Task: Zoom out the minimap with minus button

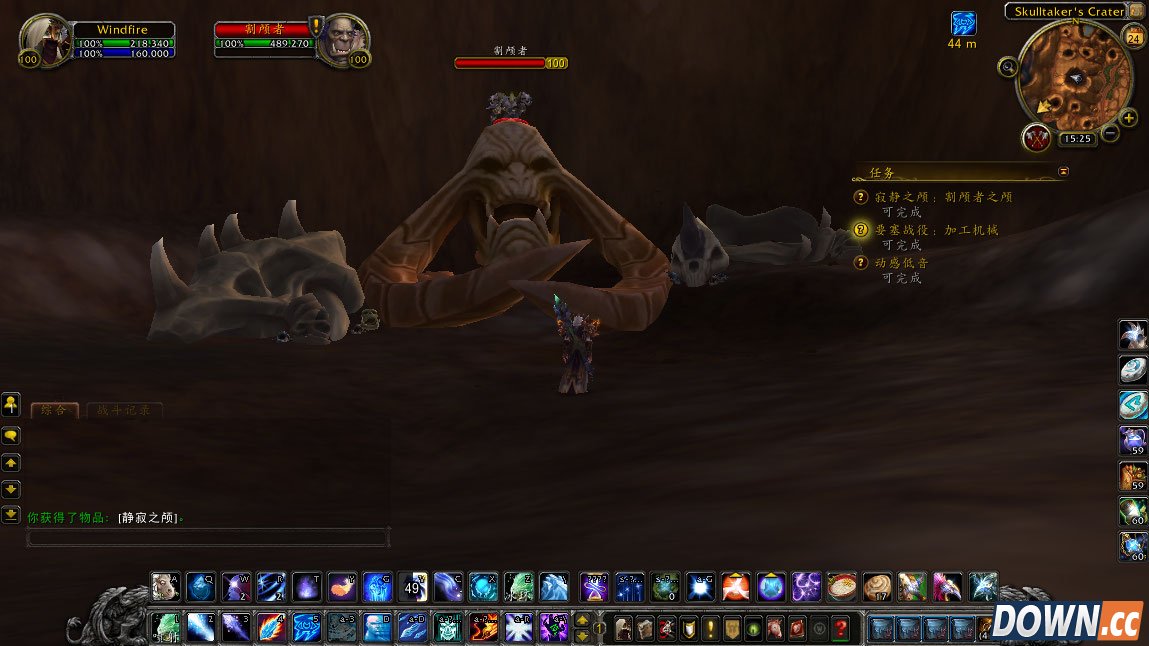Action: pyautogui.click(x=1110, y=133)
